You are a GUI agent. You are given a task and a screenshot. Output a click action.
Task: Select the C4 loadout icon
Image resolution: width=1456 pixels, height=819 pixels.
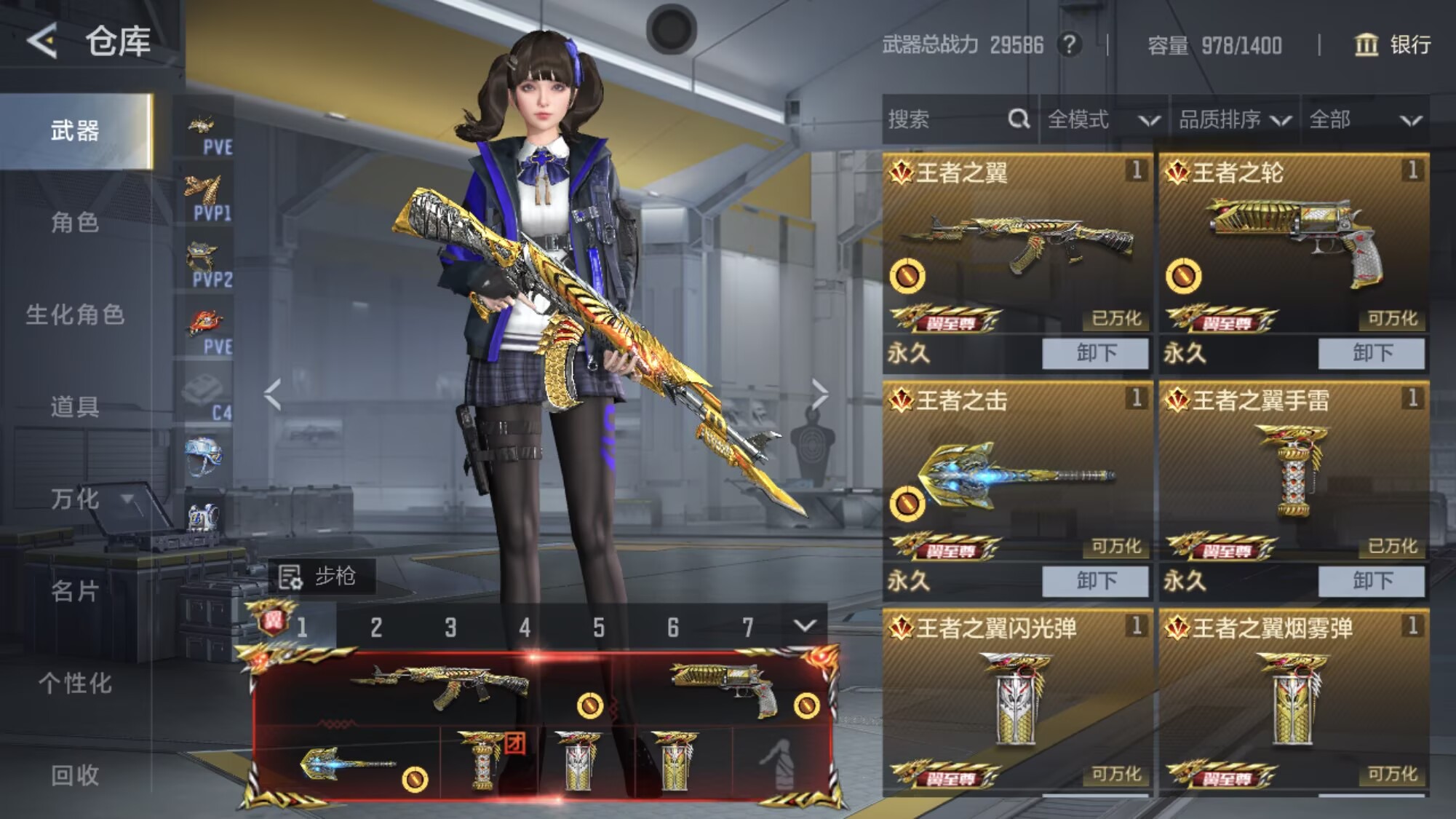click(x=204, y=397)
